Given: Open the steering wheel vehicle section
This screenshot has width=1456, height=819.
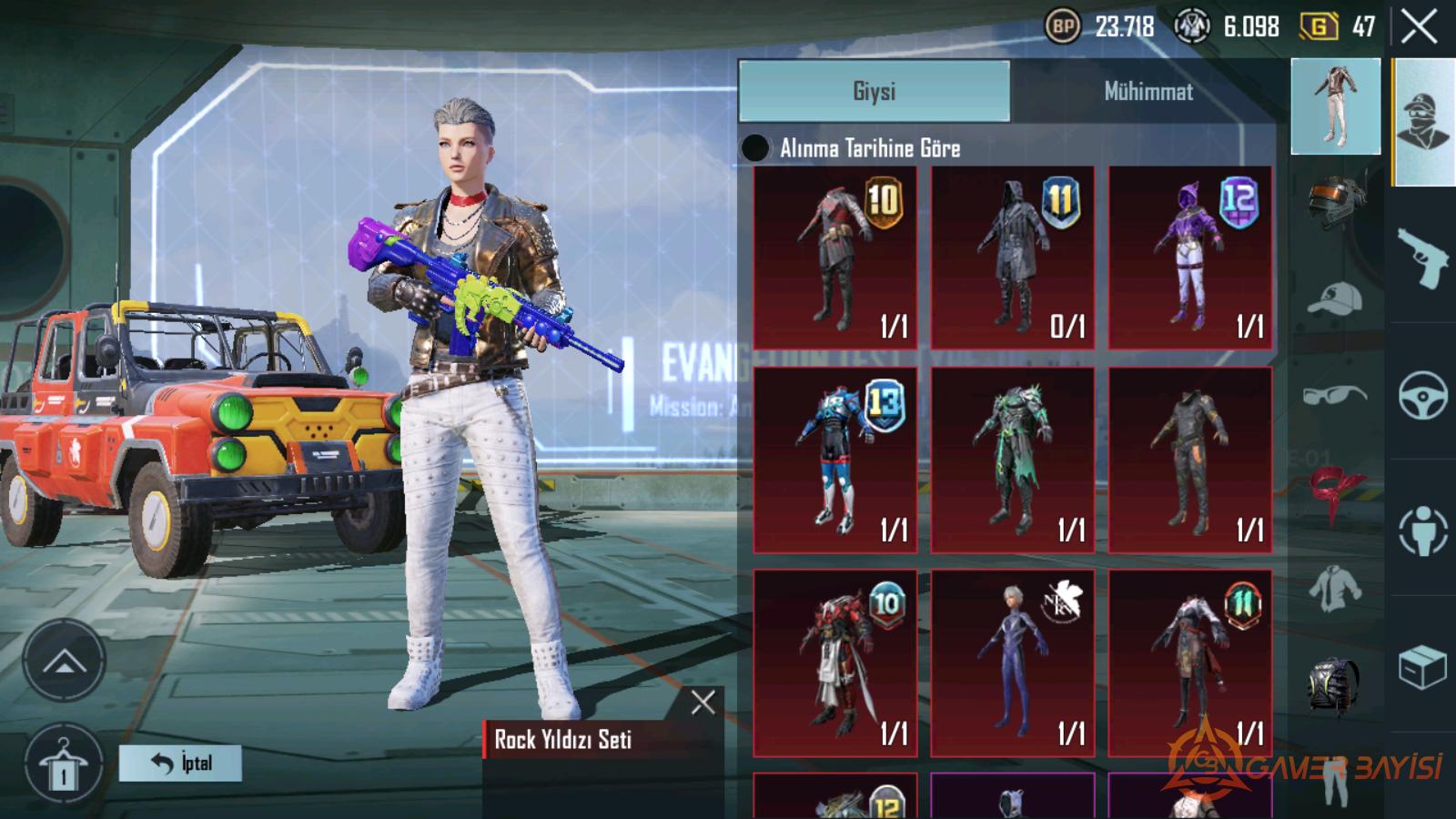Looking at the screenshot, I should pos(1422,394).
